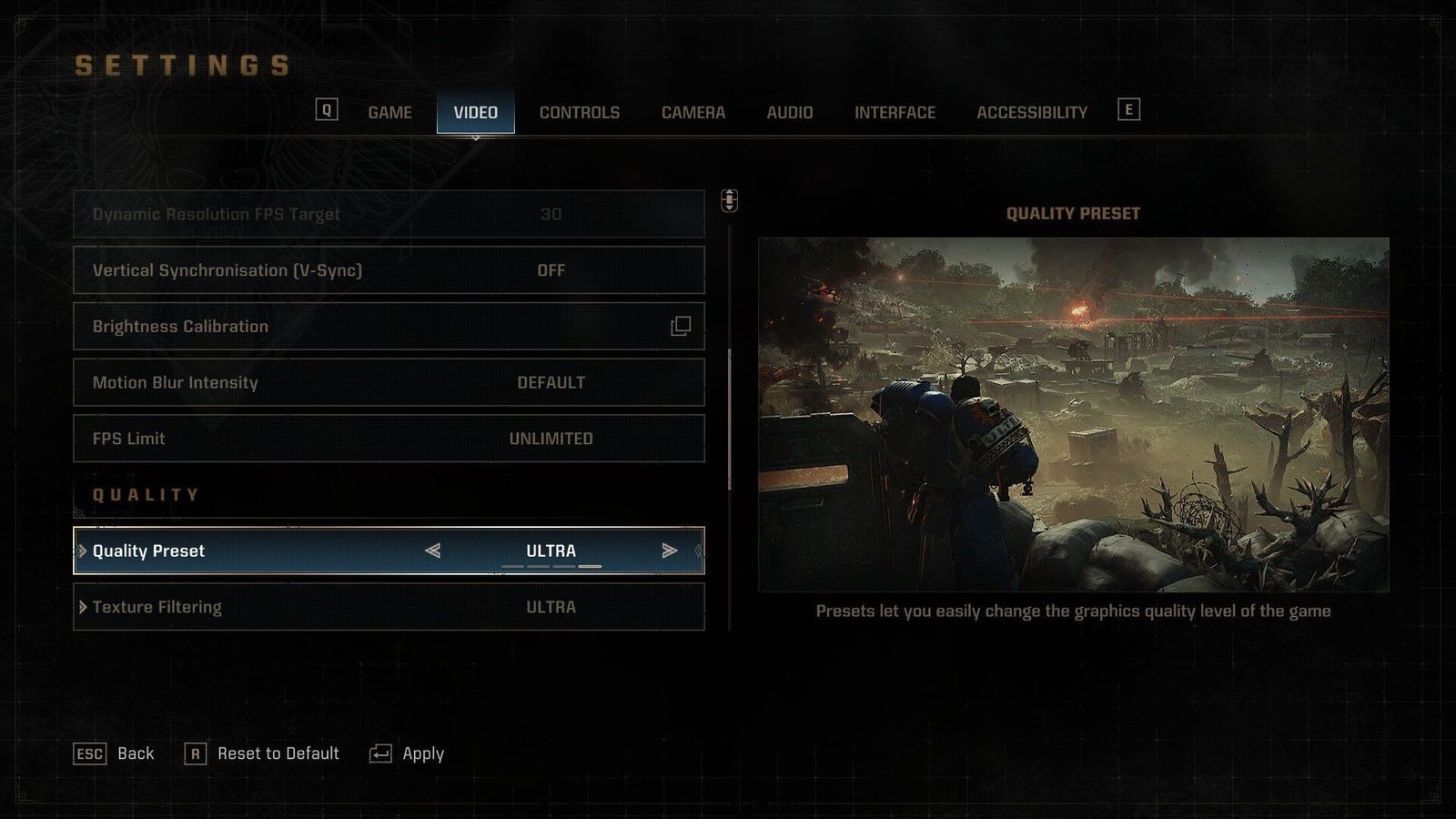Click the mouse scroll indicator above the scrollbar

[728, 202]
